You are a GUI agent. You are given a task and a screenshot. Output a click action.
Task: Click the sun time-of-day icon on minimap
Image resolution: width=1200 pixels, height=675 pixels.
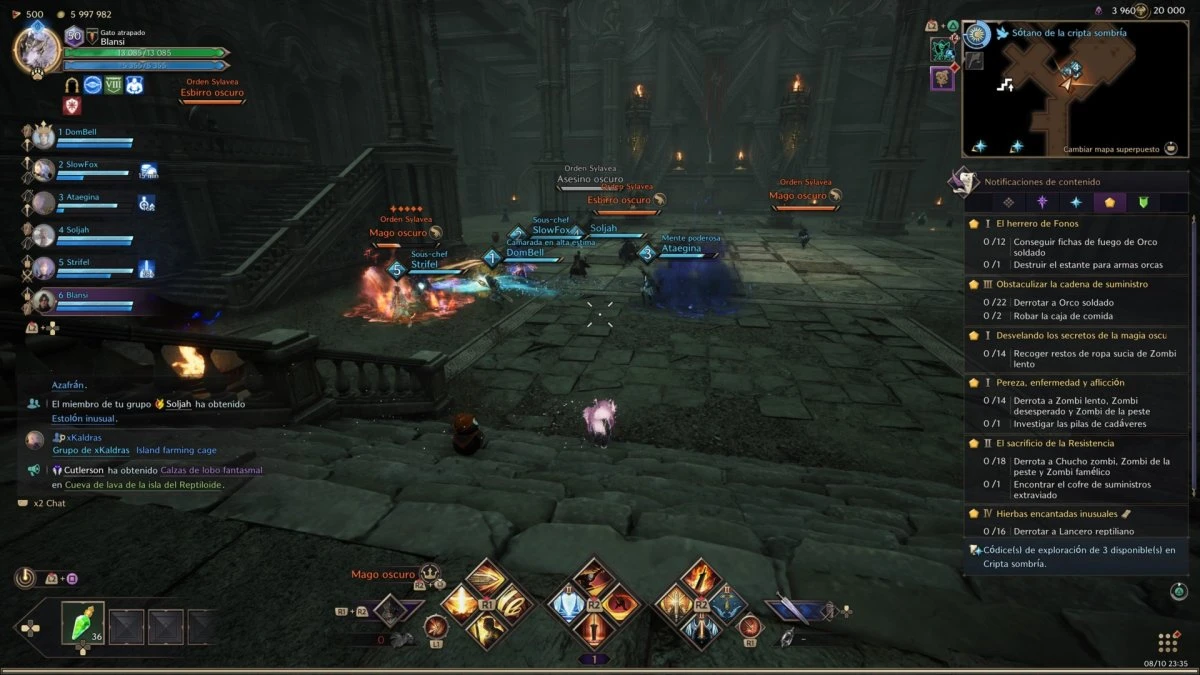click(x=977, y=34)
